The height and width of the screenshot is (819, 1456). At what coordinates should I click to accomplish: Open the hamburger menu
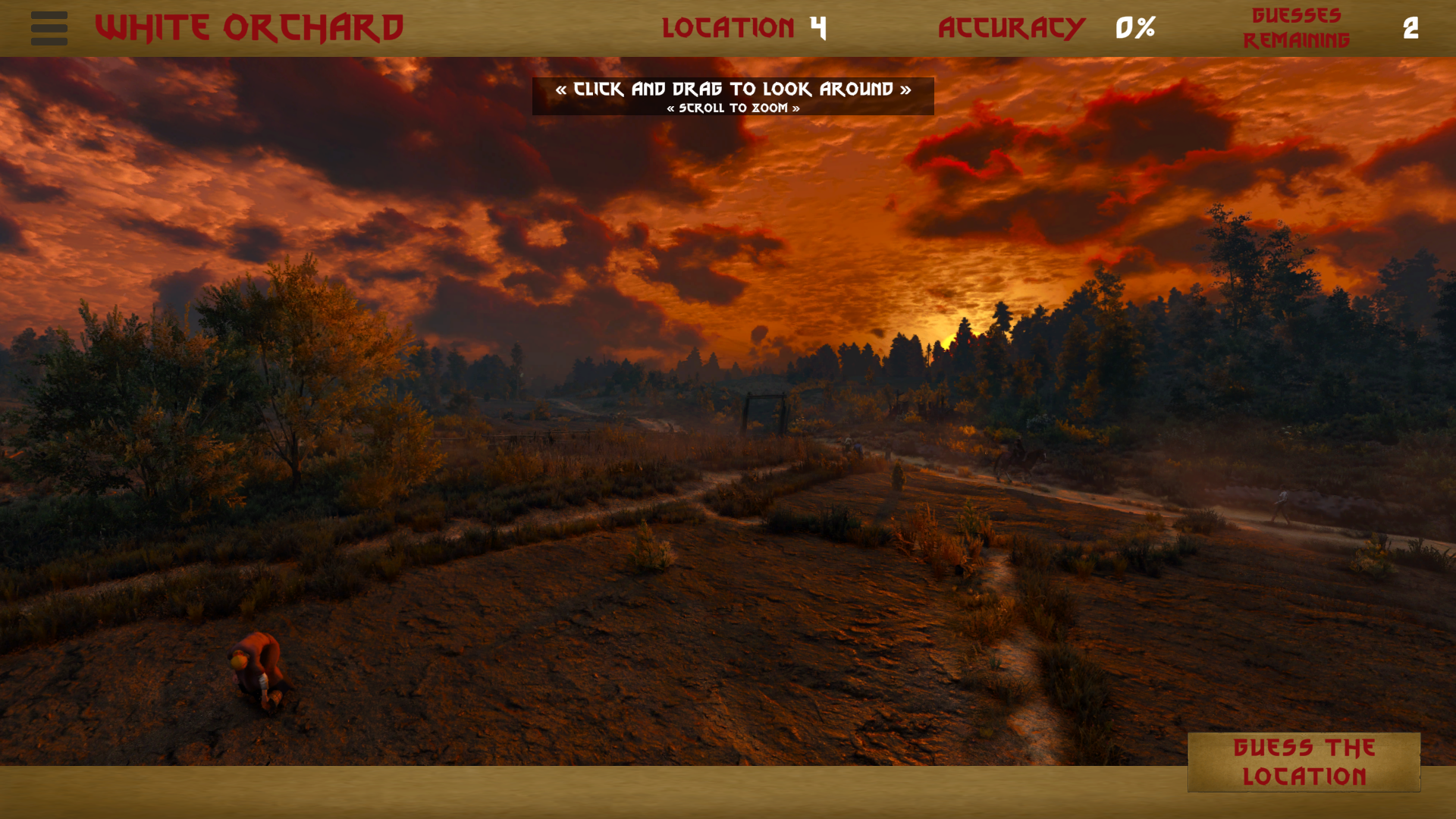click(49, 28)
